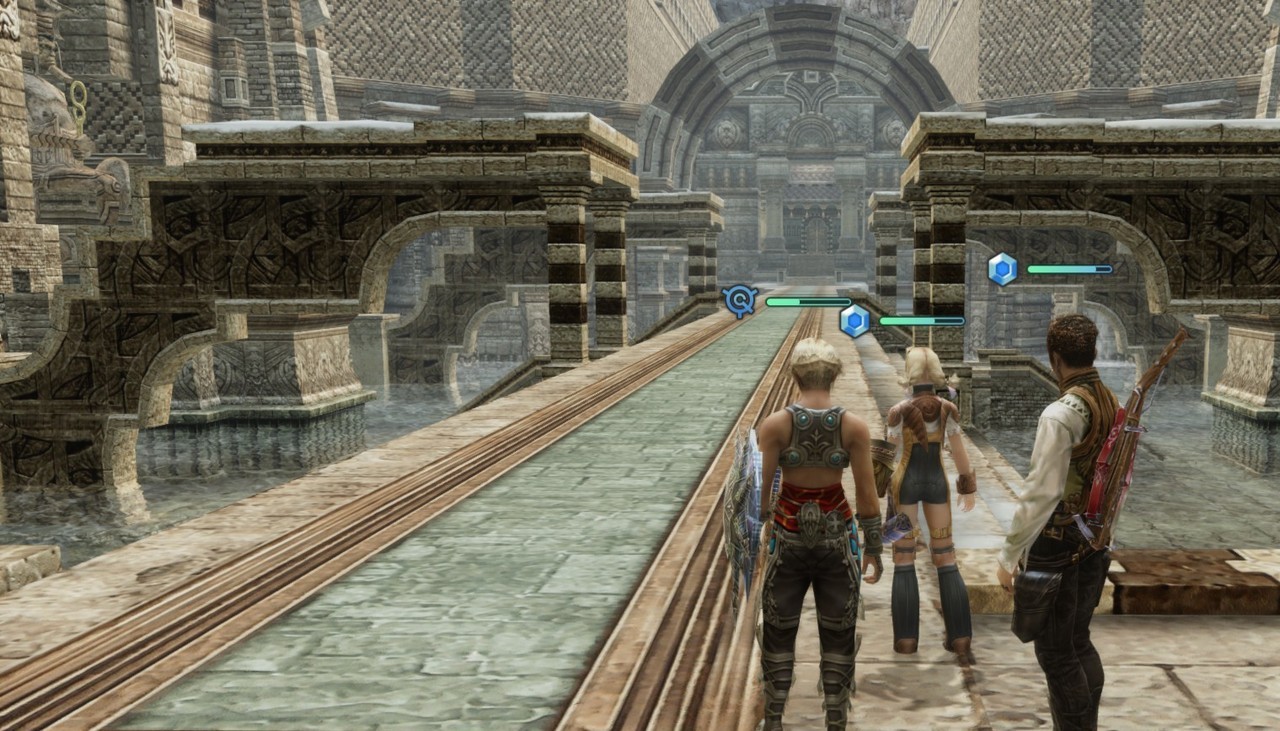Select the hexagon marker above the gun-carrying ally

1002,269
